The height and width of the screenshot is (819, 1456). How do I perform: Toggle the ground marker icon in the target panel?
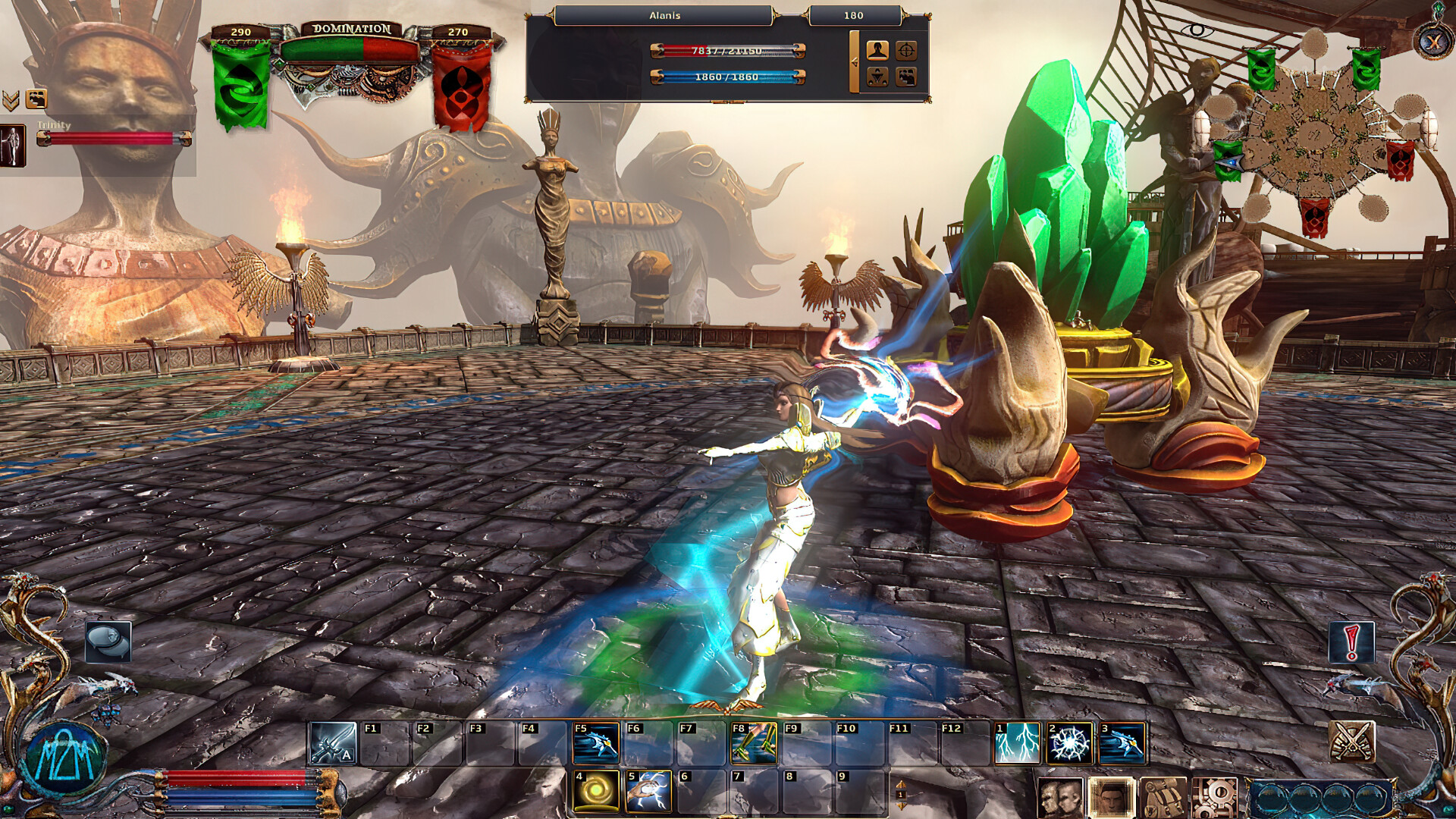[877, 76]
